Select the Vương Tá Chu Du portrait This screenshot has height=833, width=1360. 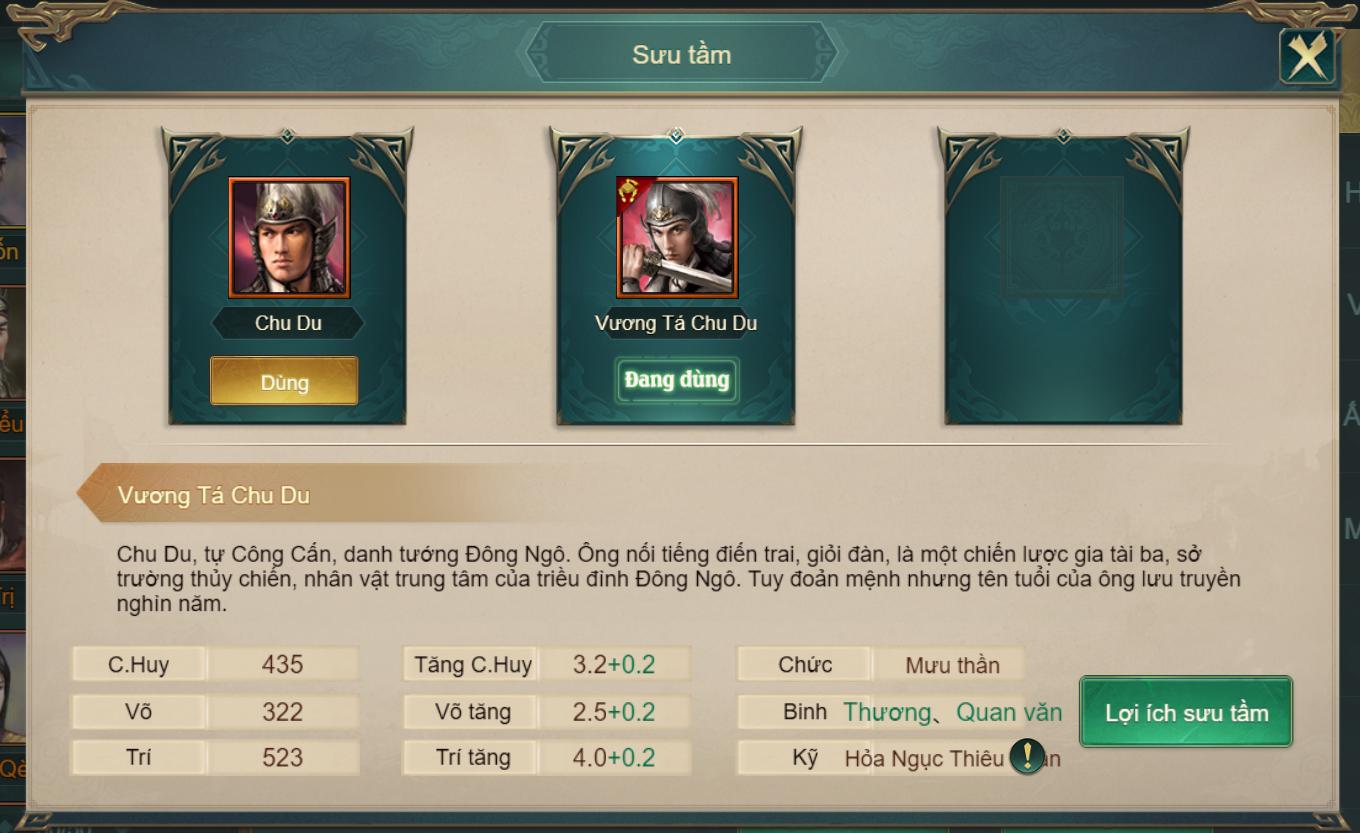pos(677,238)
